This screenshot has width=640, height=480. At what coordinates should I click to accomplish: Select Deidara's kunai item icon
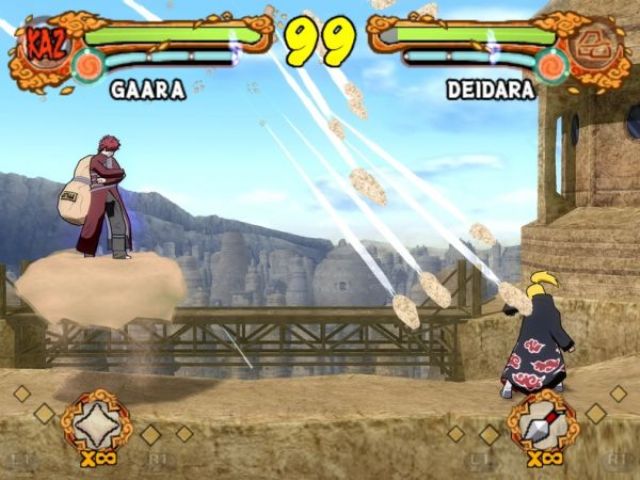coord(542,421)
